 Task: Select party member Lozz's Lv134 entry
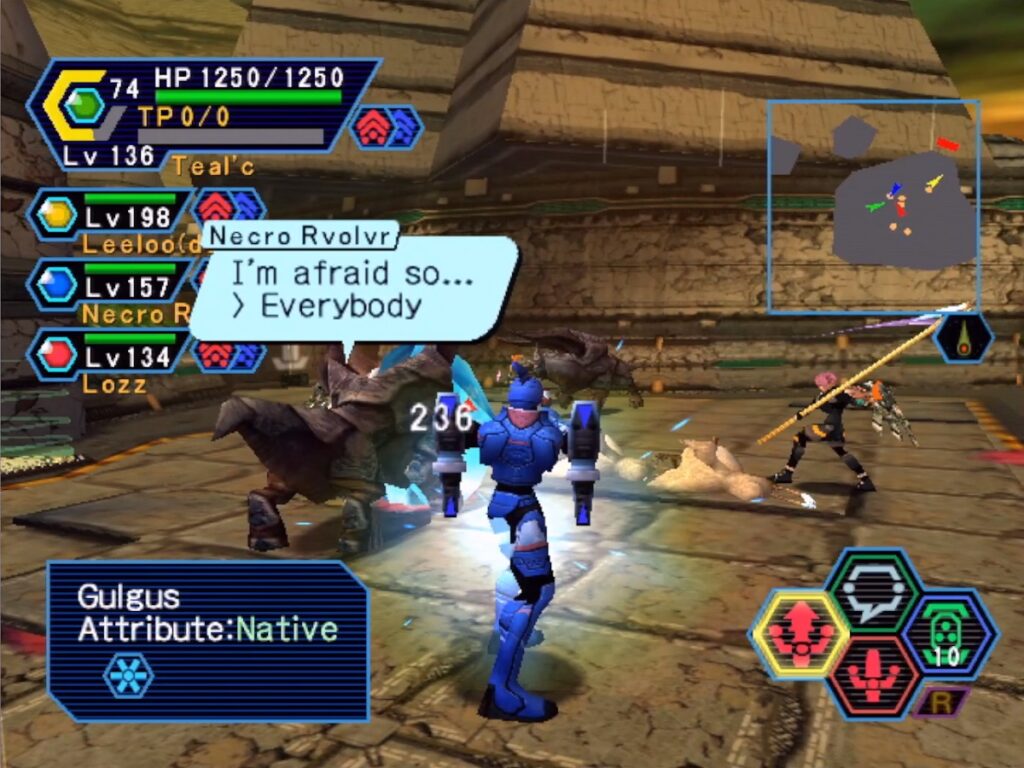(110, 355)
